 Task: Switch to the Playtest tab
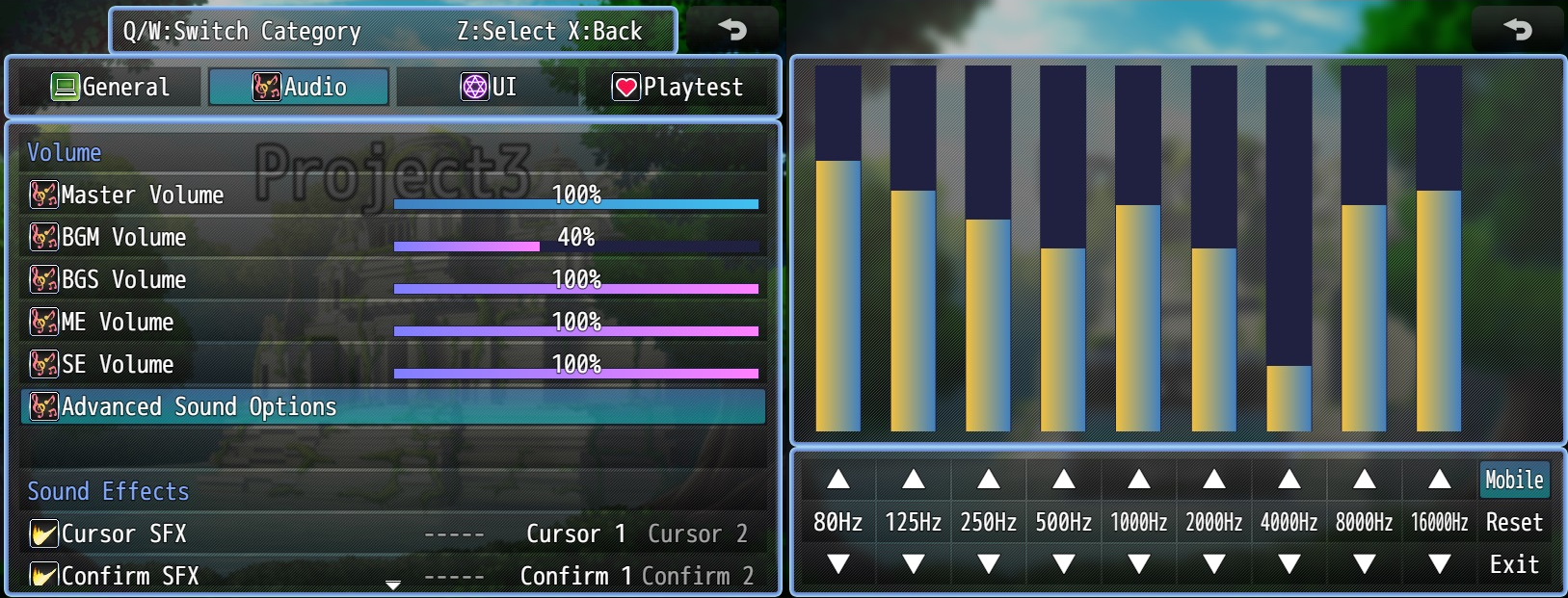pyautogui.click(x=678, y=87)
